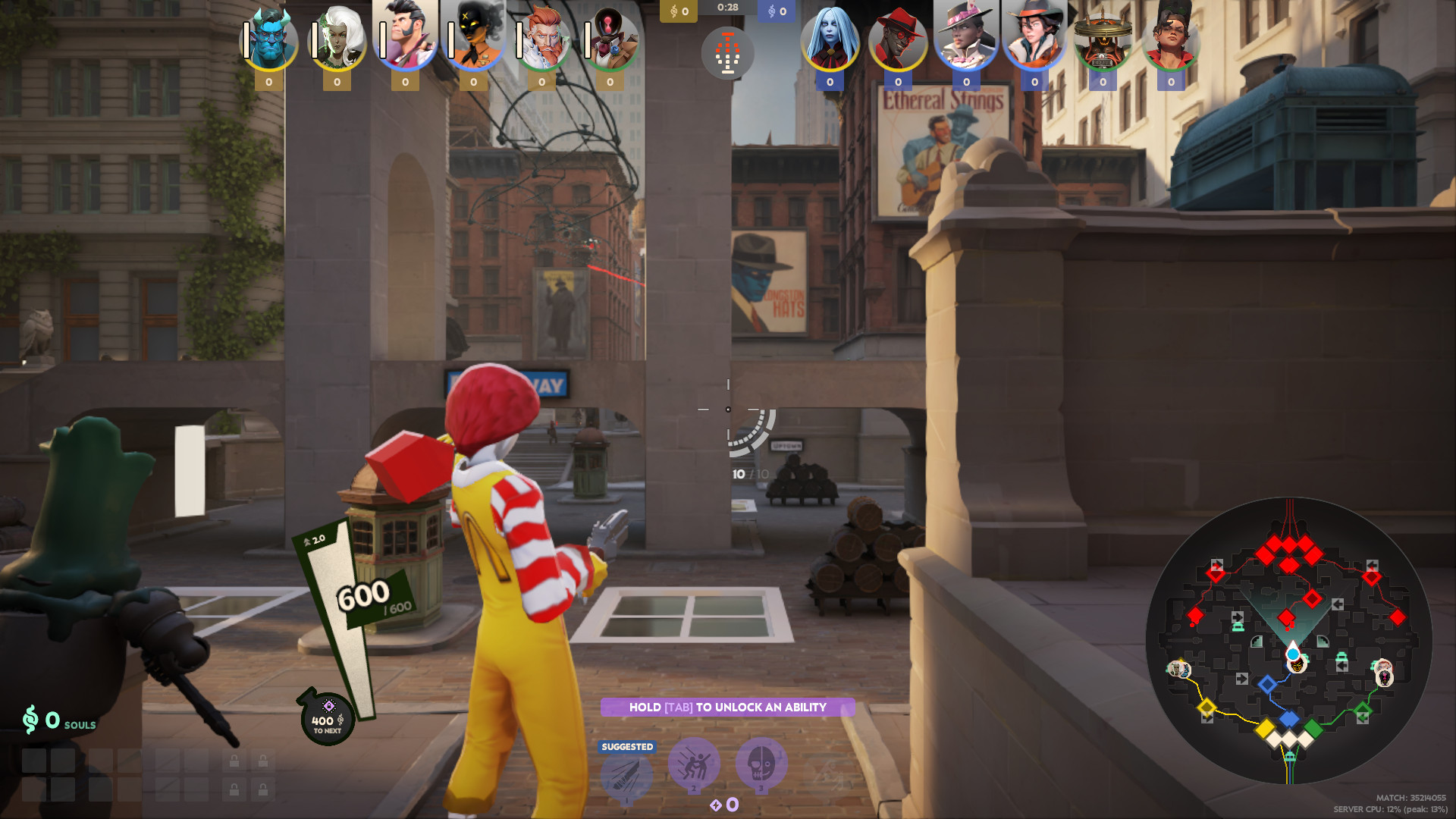The height and width of the screenshot is (819, 1456).
Task: Click the urn delivery icon below the timer
Action: pyautogui.click(x=728, y=53)
